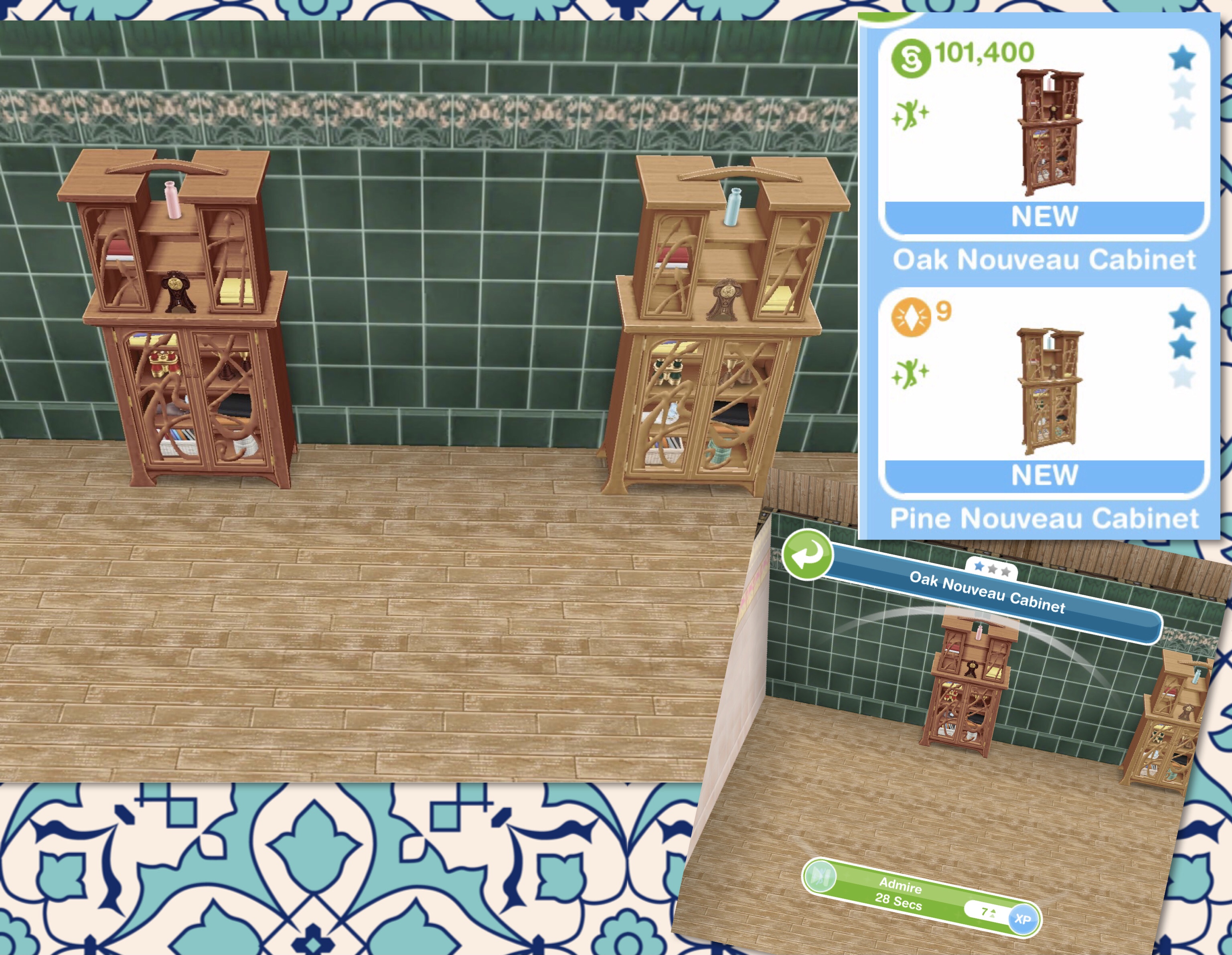Choose the Pine Nouveau Cabinet shop card
1232x955 pixels.
coord(1044,395)
